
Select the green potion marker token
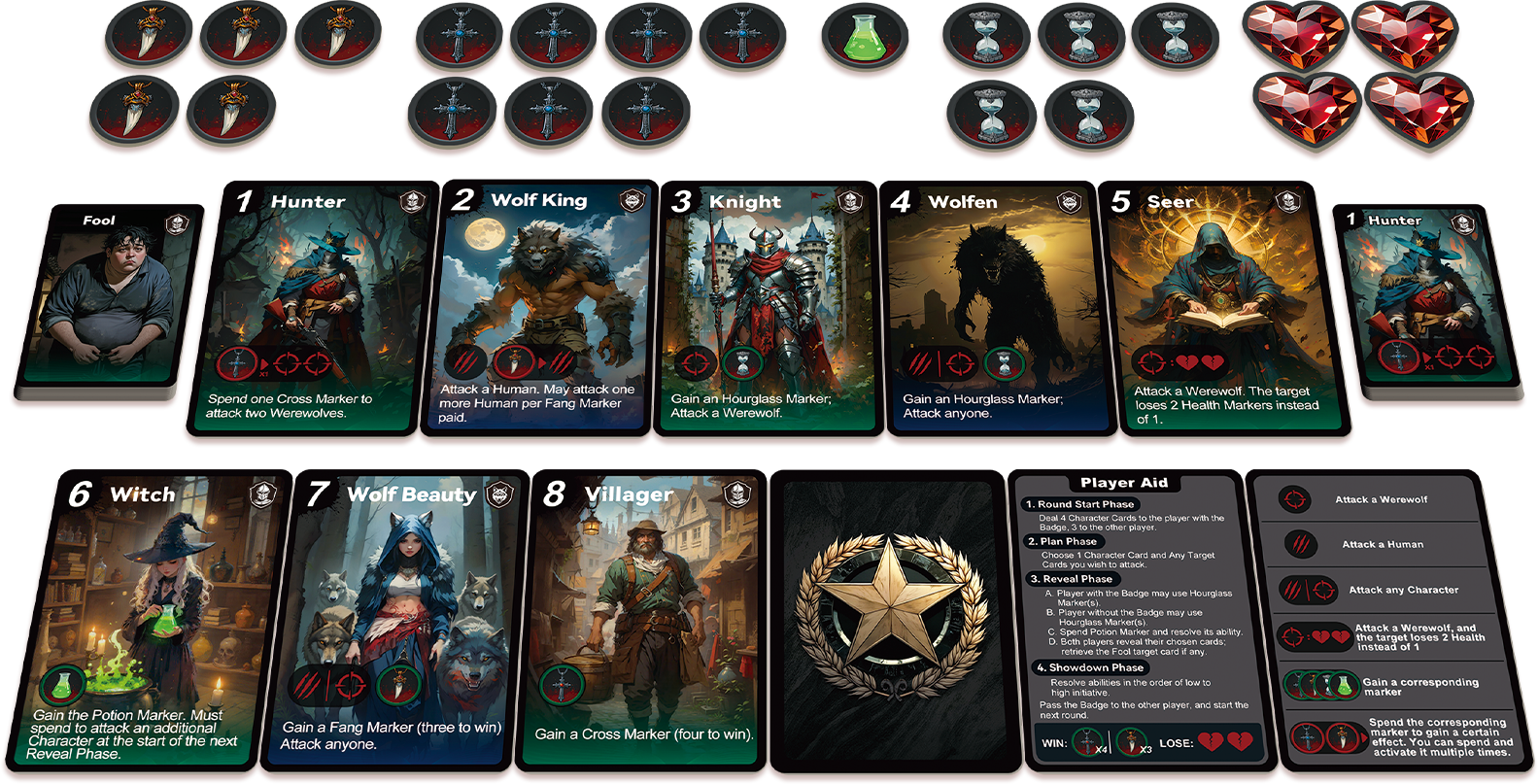pyautogui.click(x=863, y=39)
